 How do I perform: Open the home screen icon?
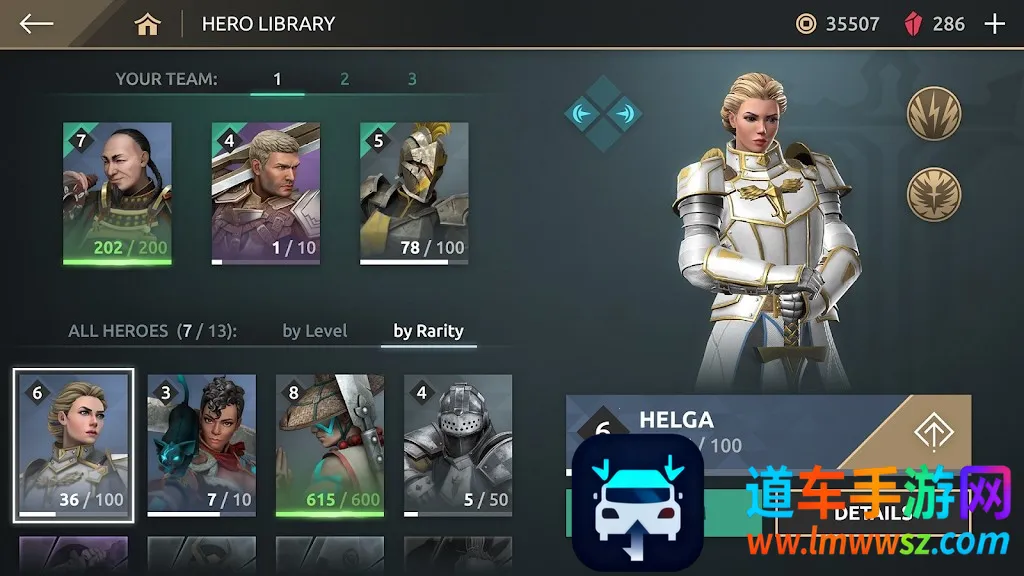148,24
